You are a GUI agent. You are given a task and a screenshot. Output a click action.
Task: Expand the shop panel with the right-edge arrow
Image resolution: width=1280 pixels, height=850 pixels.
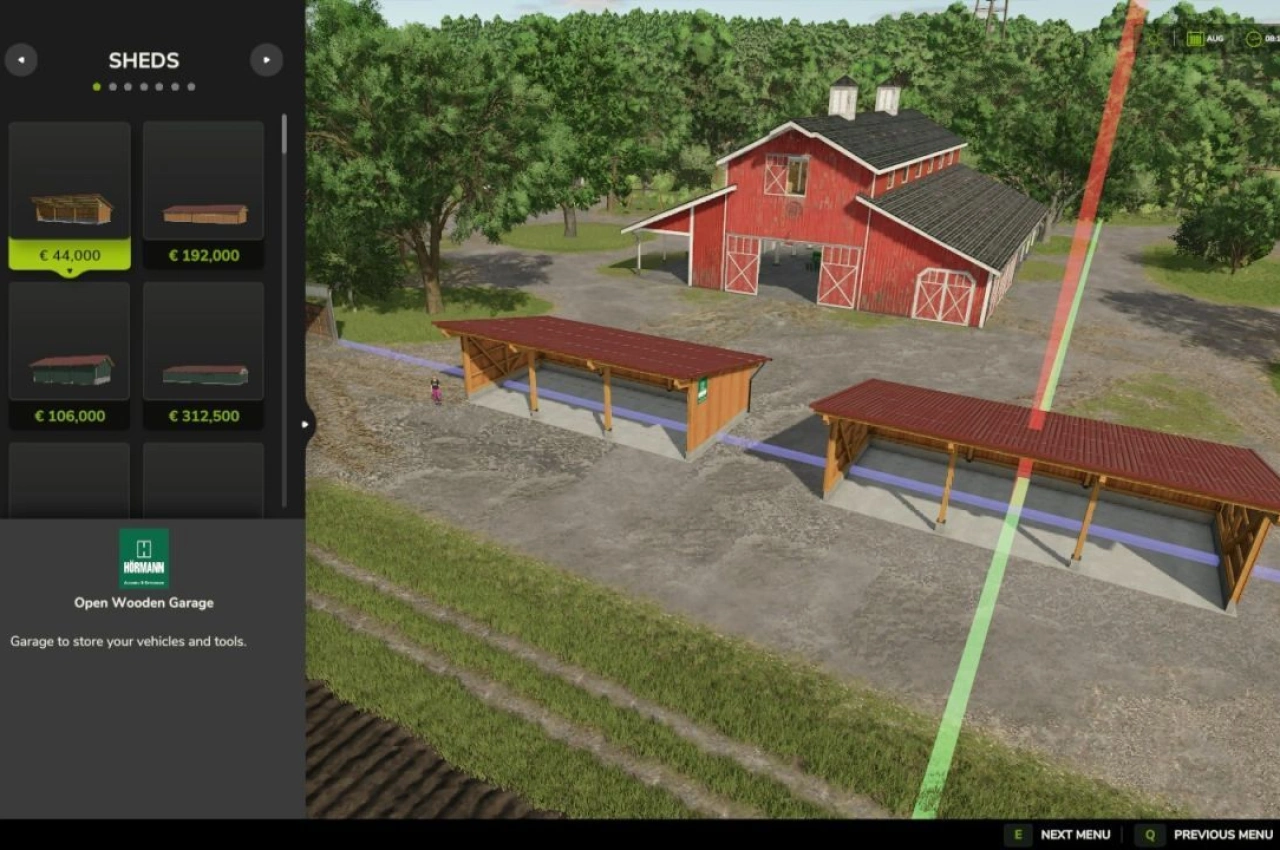(305, 424)
